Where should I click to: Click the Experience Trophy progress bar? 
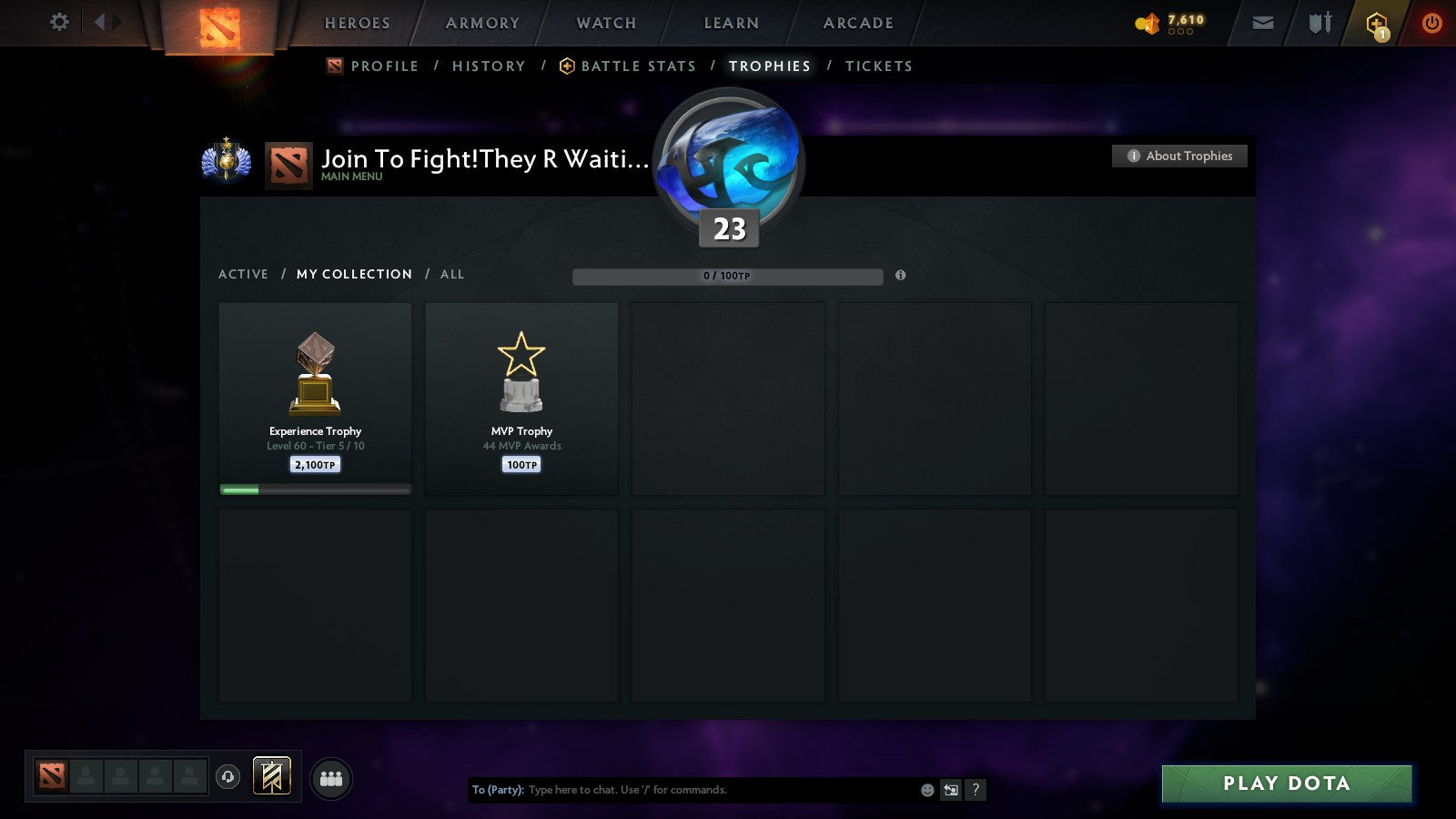tap(315, 489)
